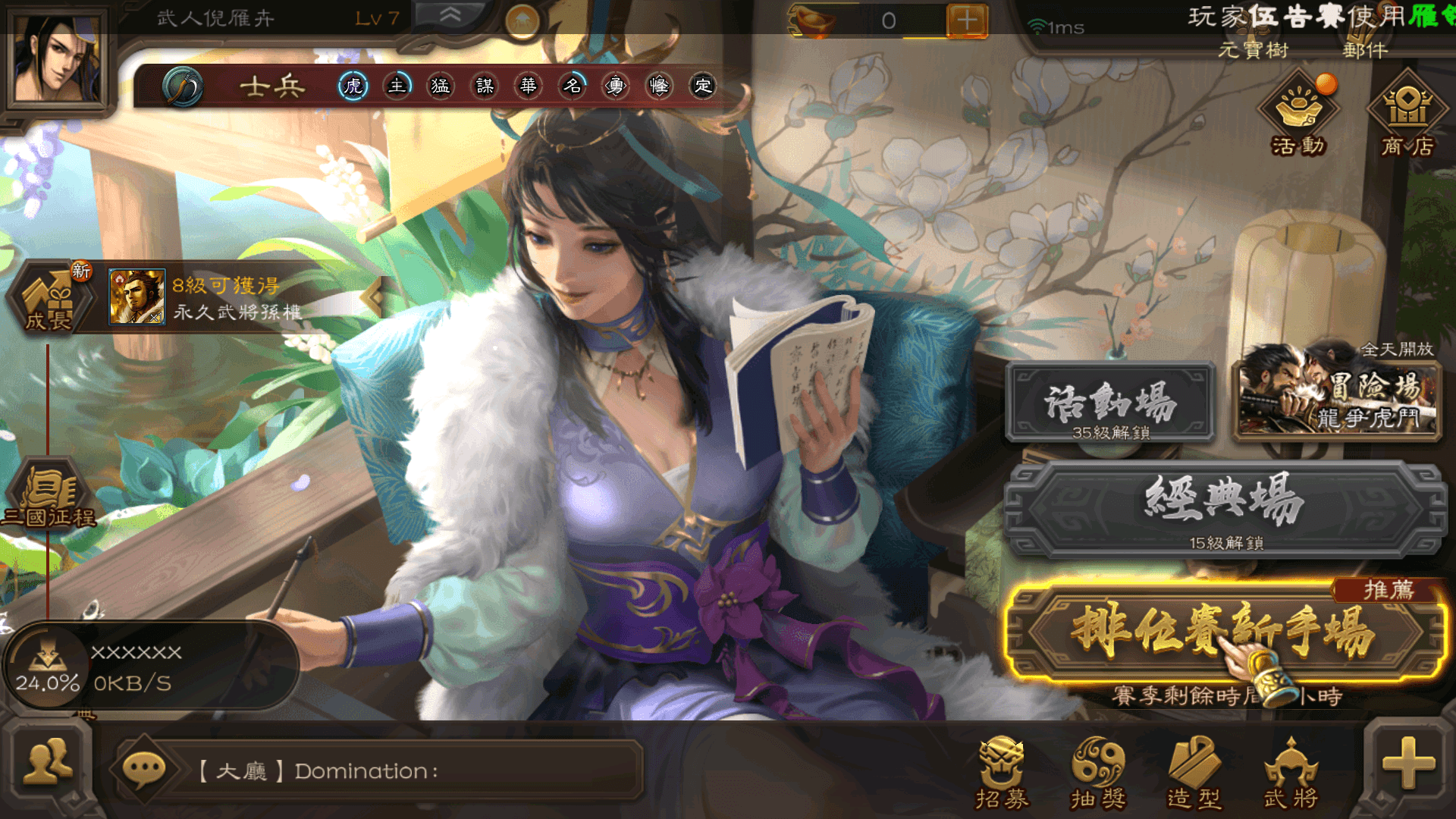Open the 造型 skins menu
Viewport: 1456px width, 819px height.
click(1194, 772)
